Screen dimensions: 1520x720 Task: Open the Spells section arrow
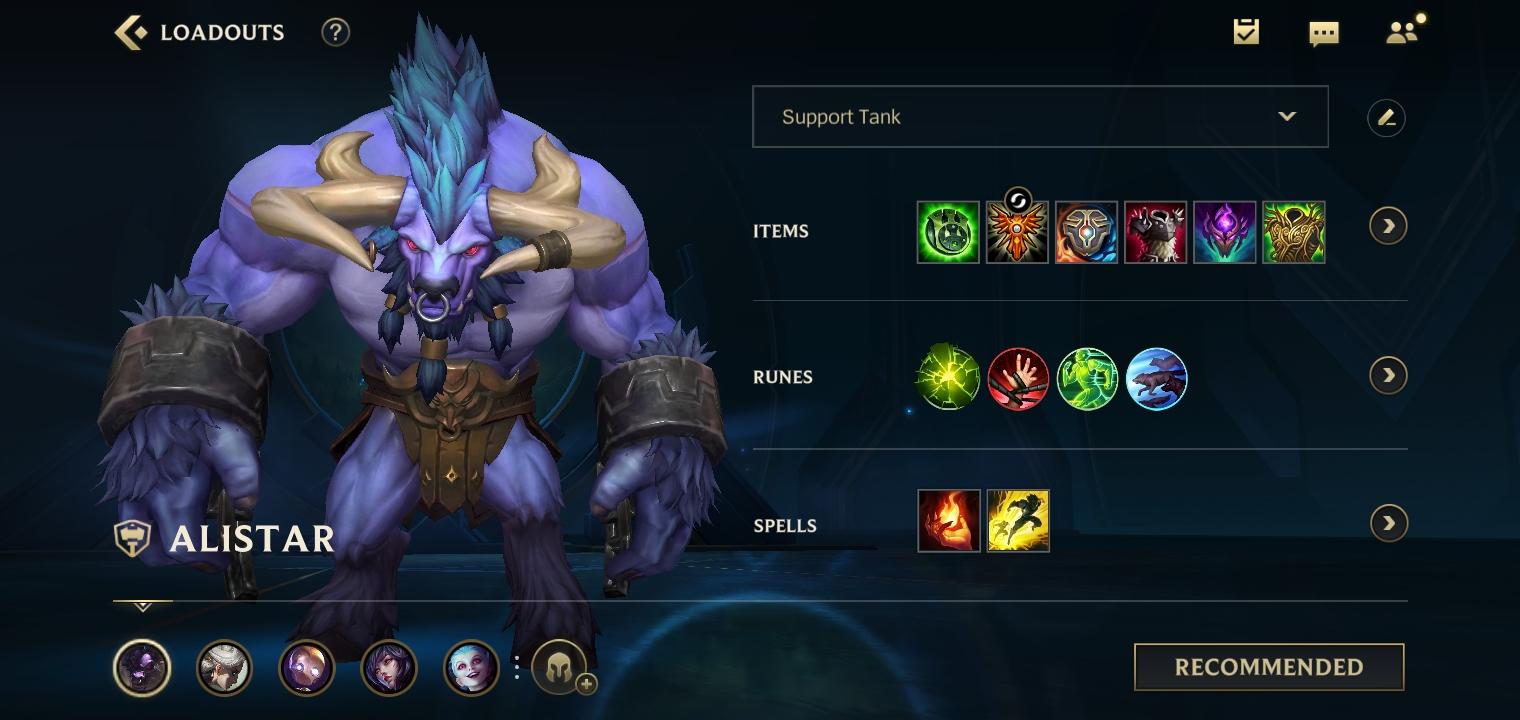point(1388,523)
